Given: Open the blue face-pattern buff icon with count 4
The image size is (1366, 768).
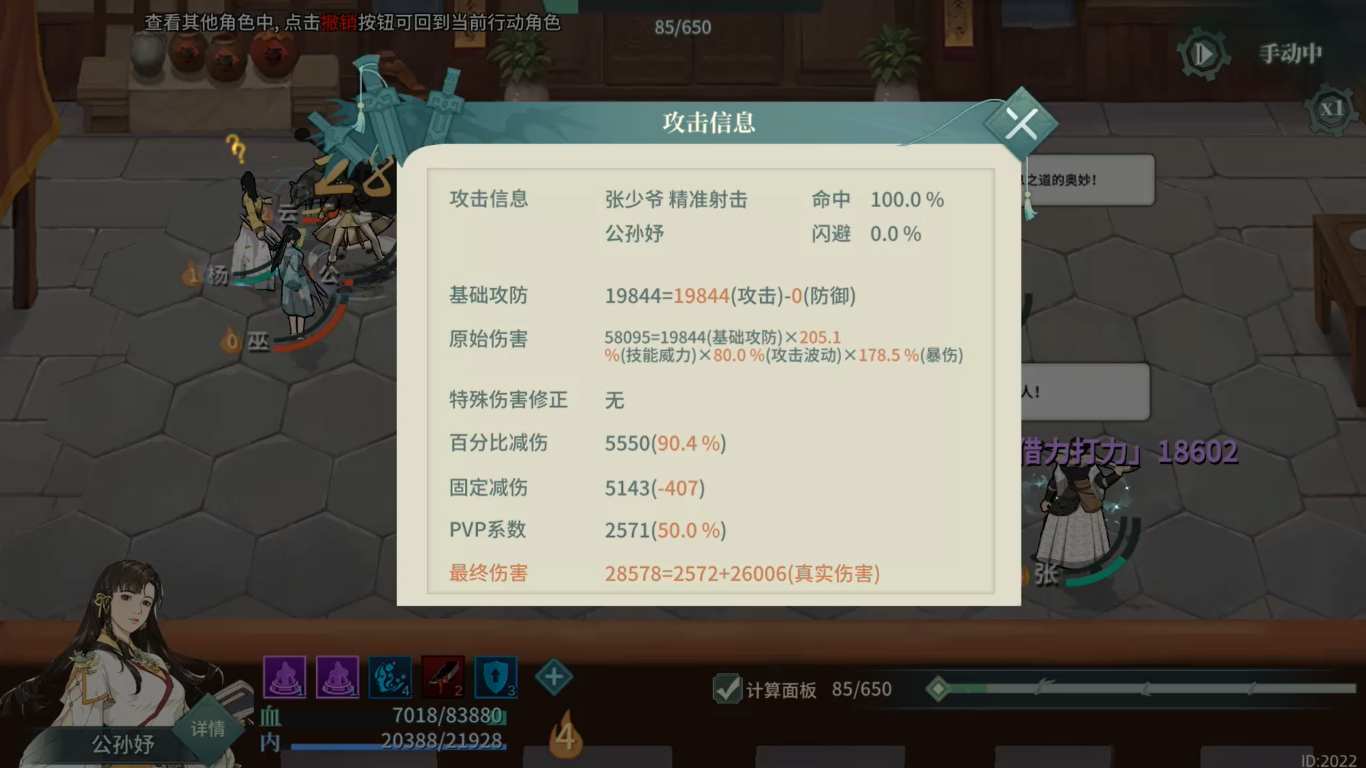Looking at the screenshot, I should (390, 677).
